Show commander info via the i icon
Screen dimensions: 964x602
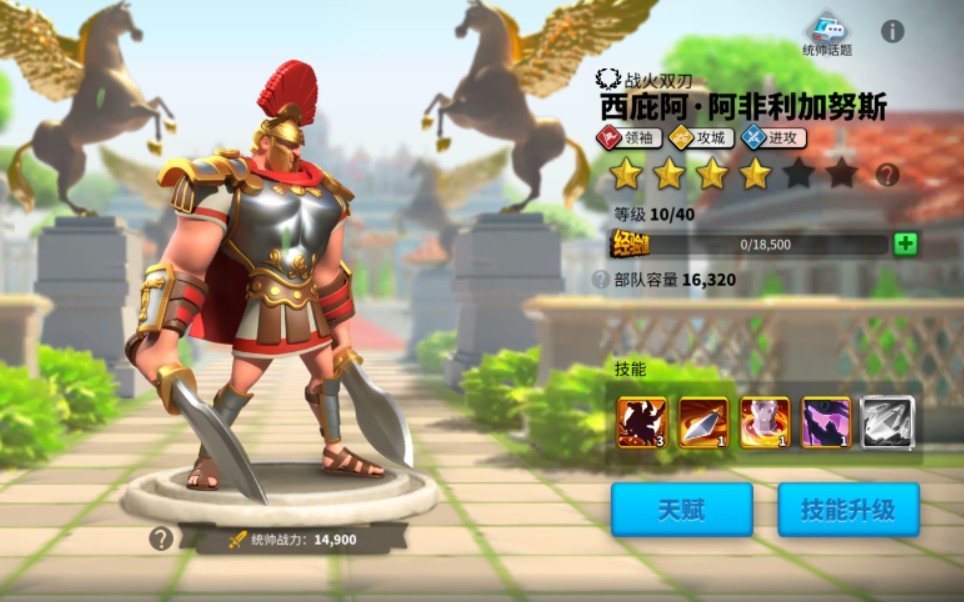892,31
